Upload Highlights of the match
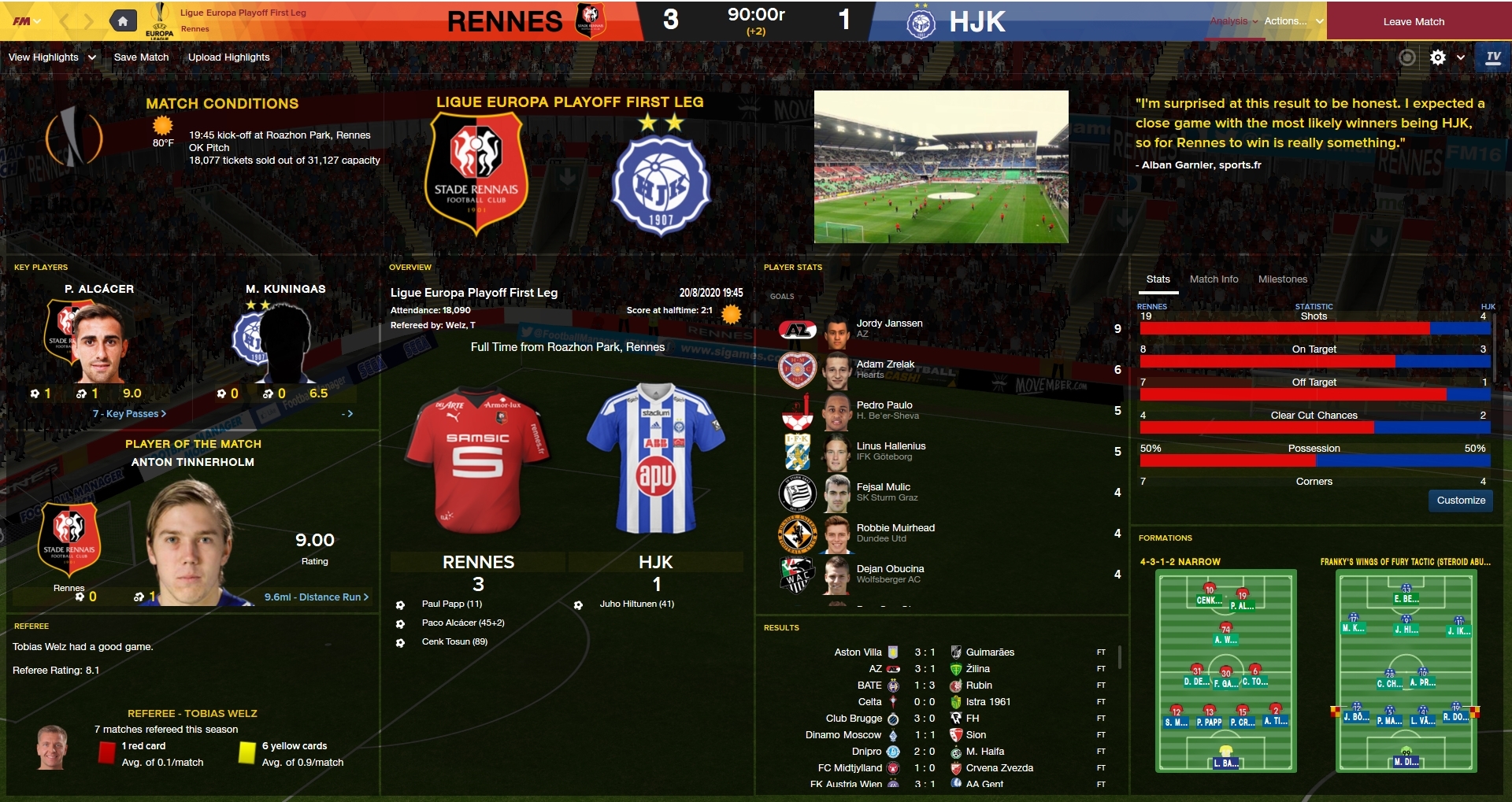Image resolution: width=1512 pixels, height=802 pixels. [228, 57]
